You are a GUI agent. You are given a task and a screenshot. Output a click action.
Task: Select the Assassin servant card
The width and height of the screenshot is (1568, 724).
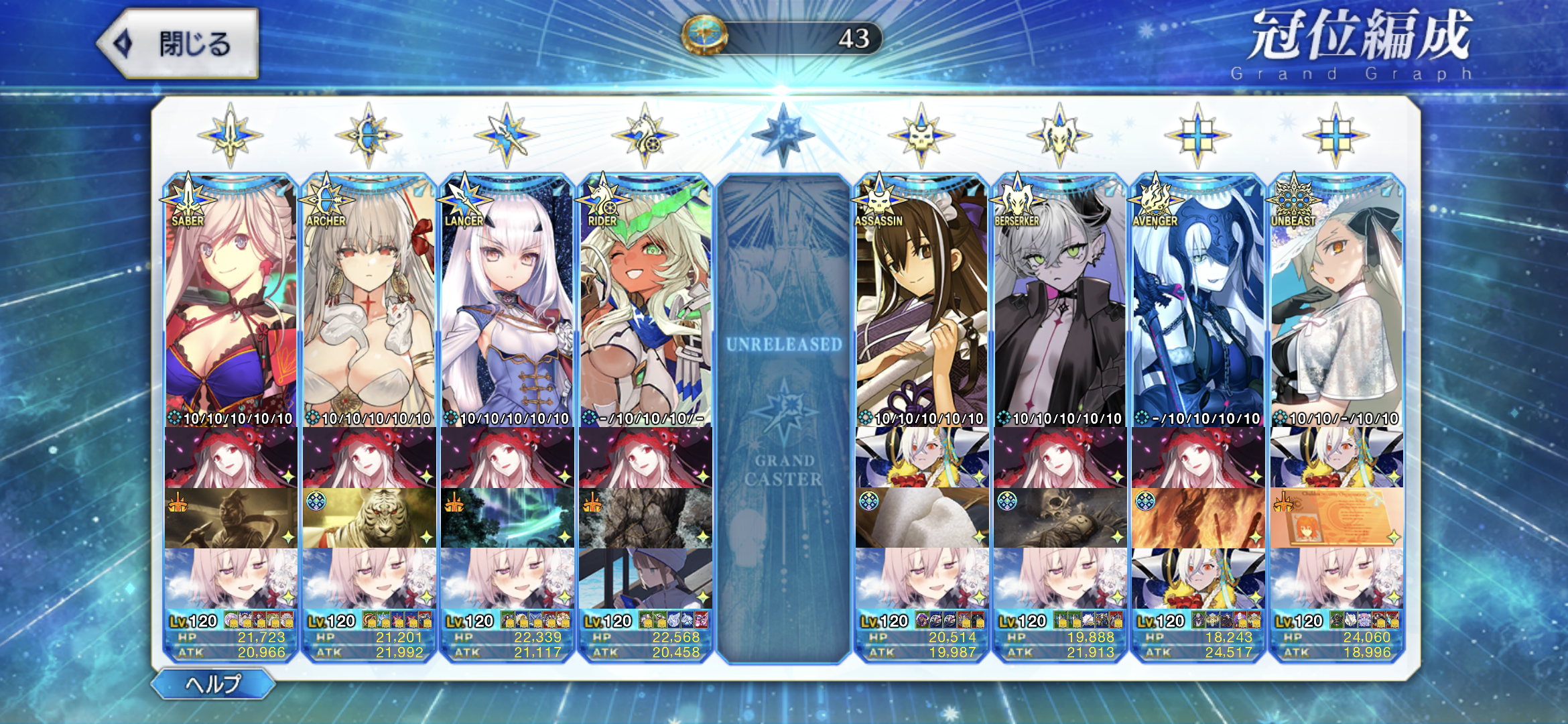point(921,302)
